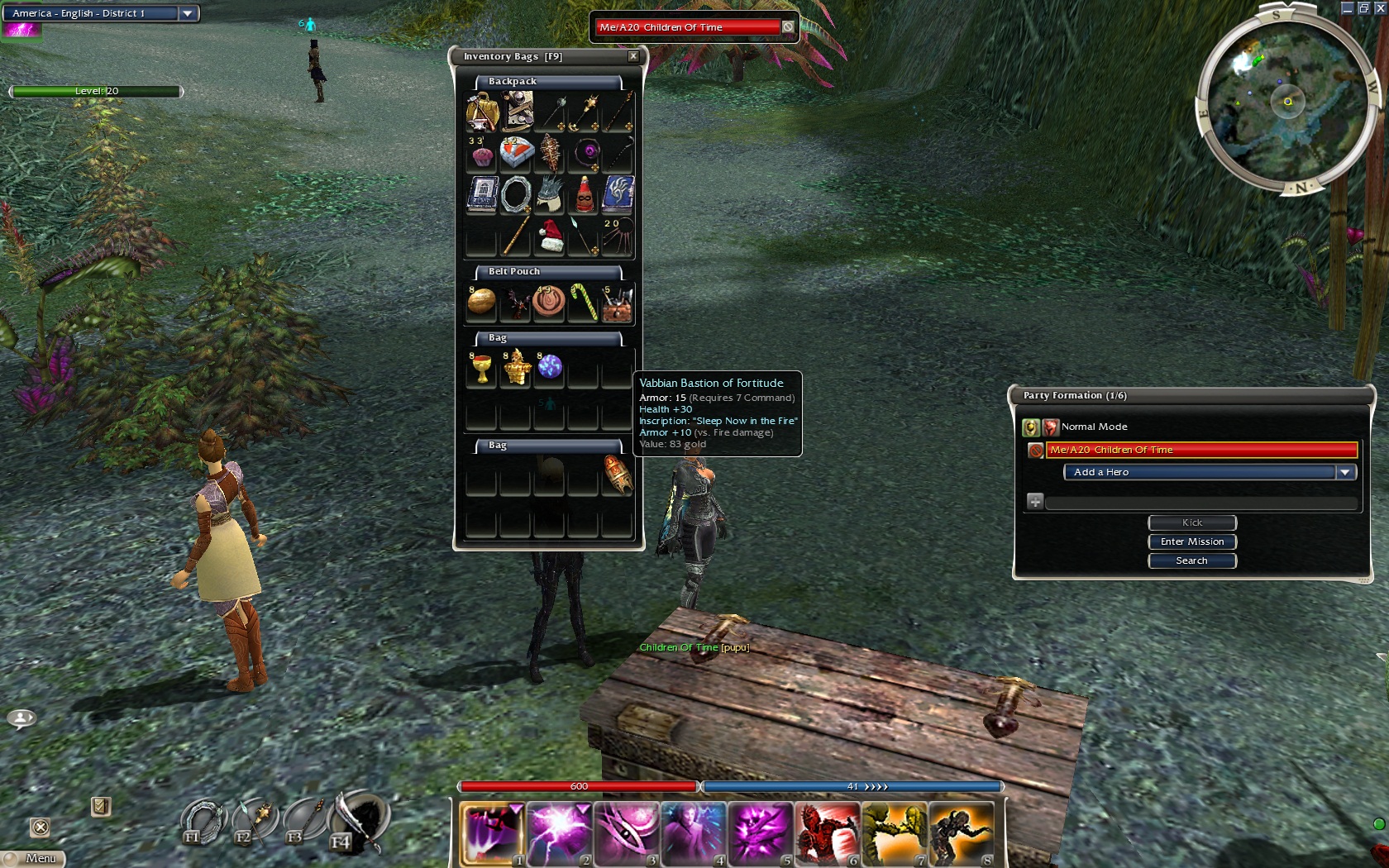This screenshot has height=868, width=1389.
Task: Activate skill slot 1 on skill bar
Action: pos(491,832)
